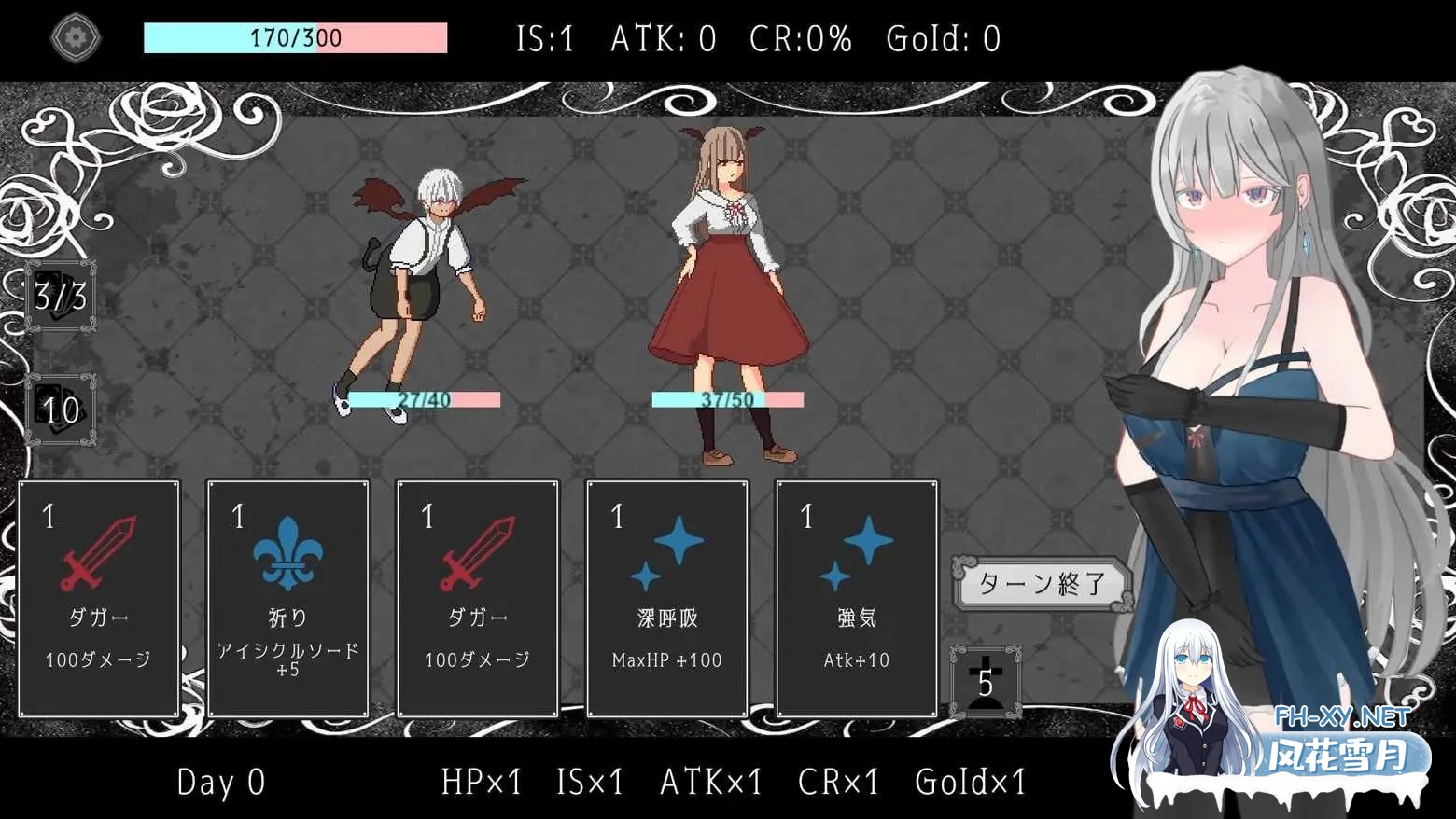Click the draw pile icon showing 3/3
The image size is (1456, 819).
click(58, 297)
